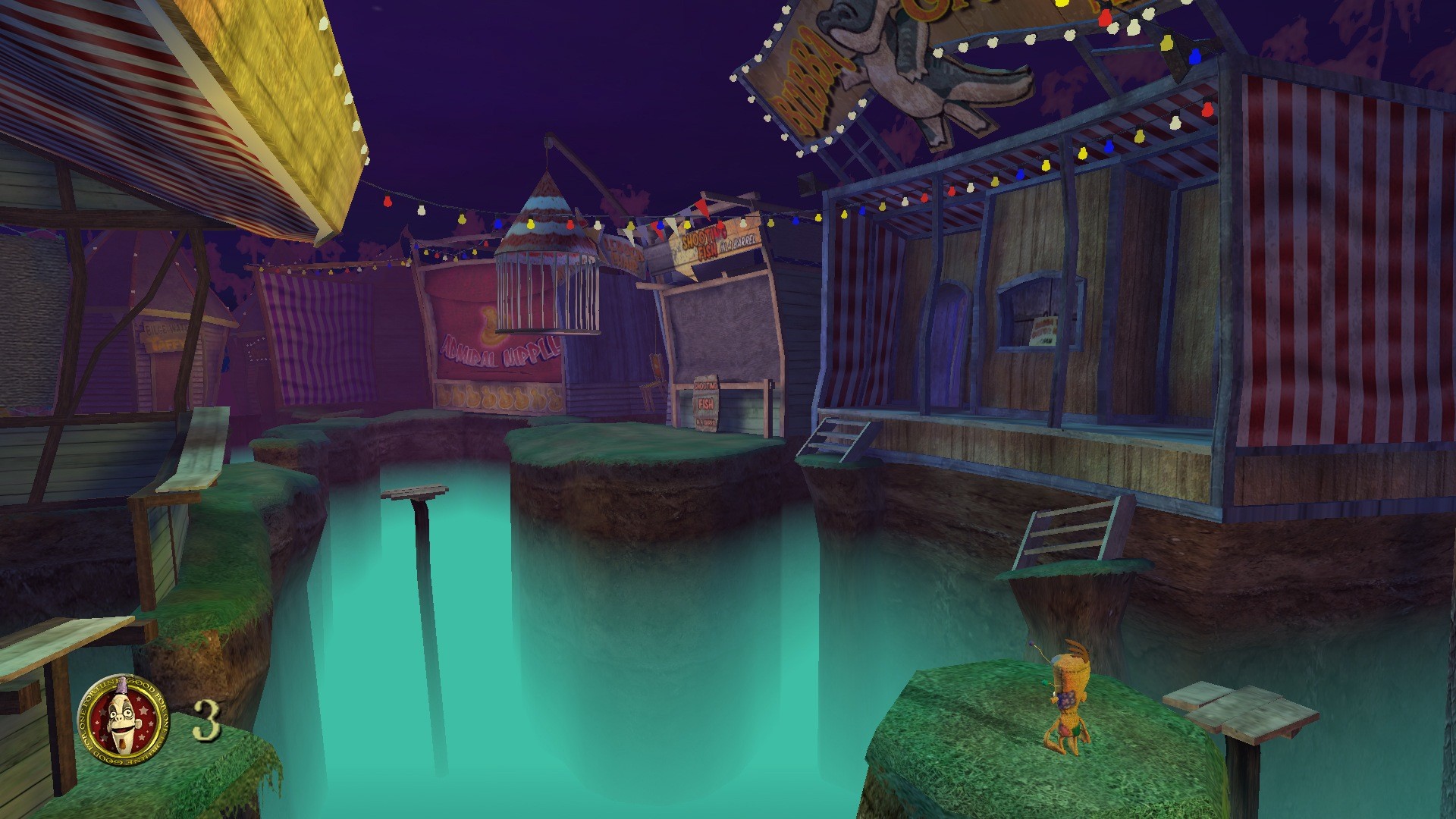Toggle the blue light bulb on the string lights
Image resolution: width=1456 pixels, height=819 pixels.
(x=497, y=224)
